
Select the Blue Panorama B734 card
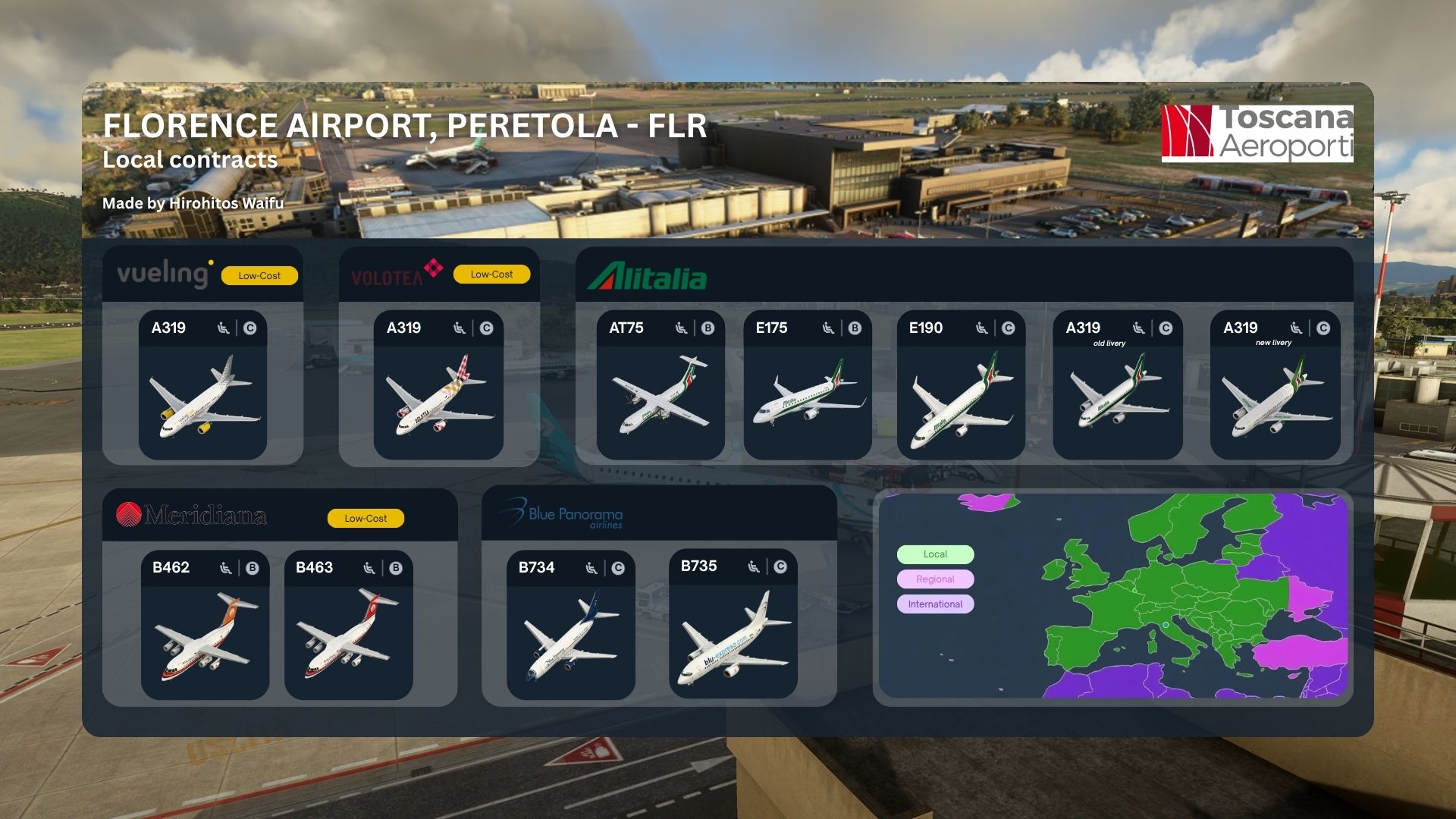[570, 625]
